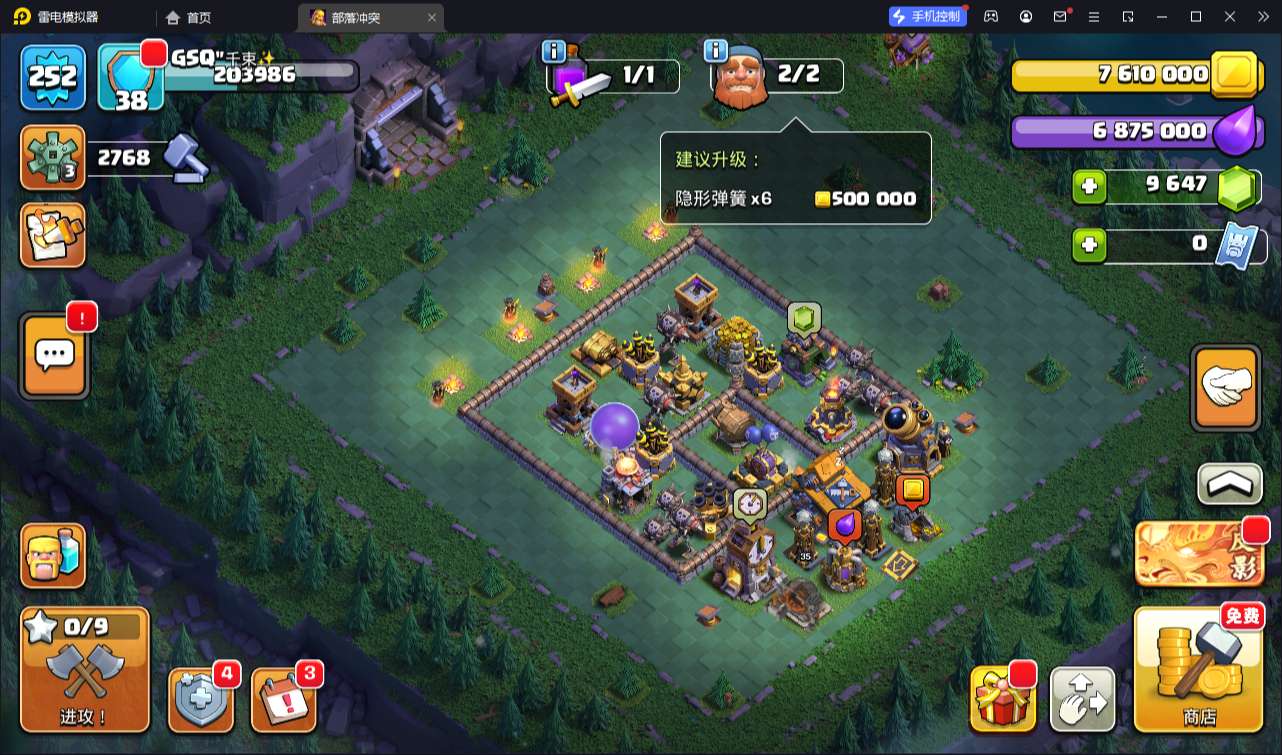Add gems using the green plus button

tap(1089, 186)
